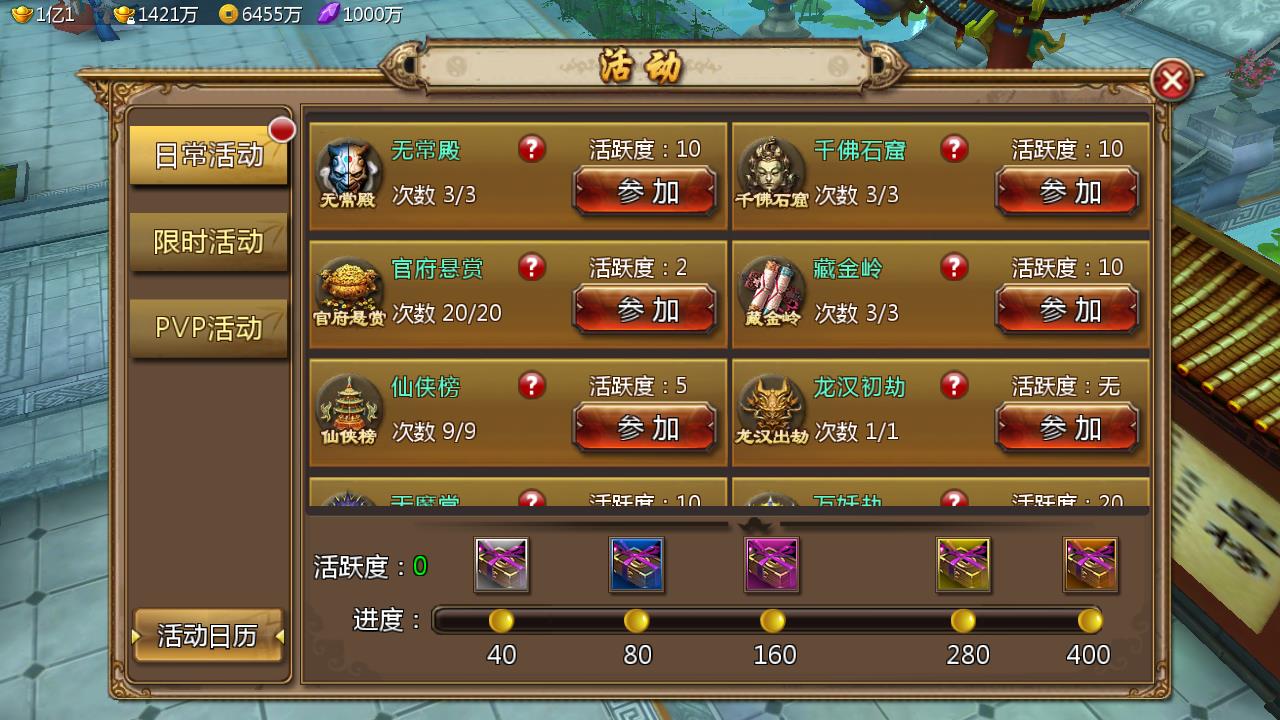Select the 千佛石窟 activity icon
Image resolution: width=1280 pixels, height=720 pixels.
coord(771,170)
